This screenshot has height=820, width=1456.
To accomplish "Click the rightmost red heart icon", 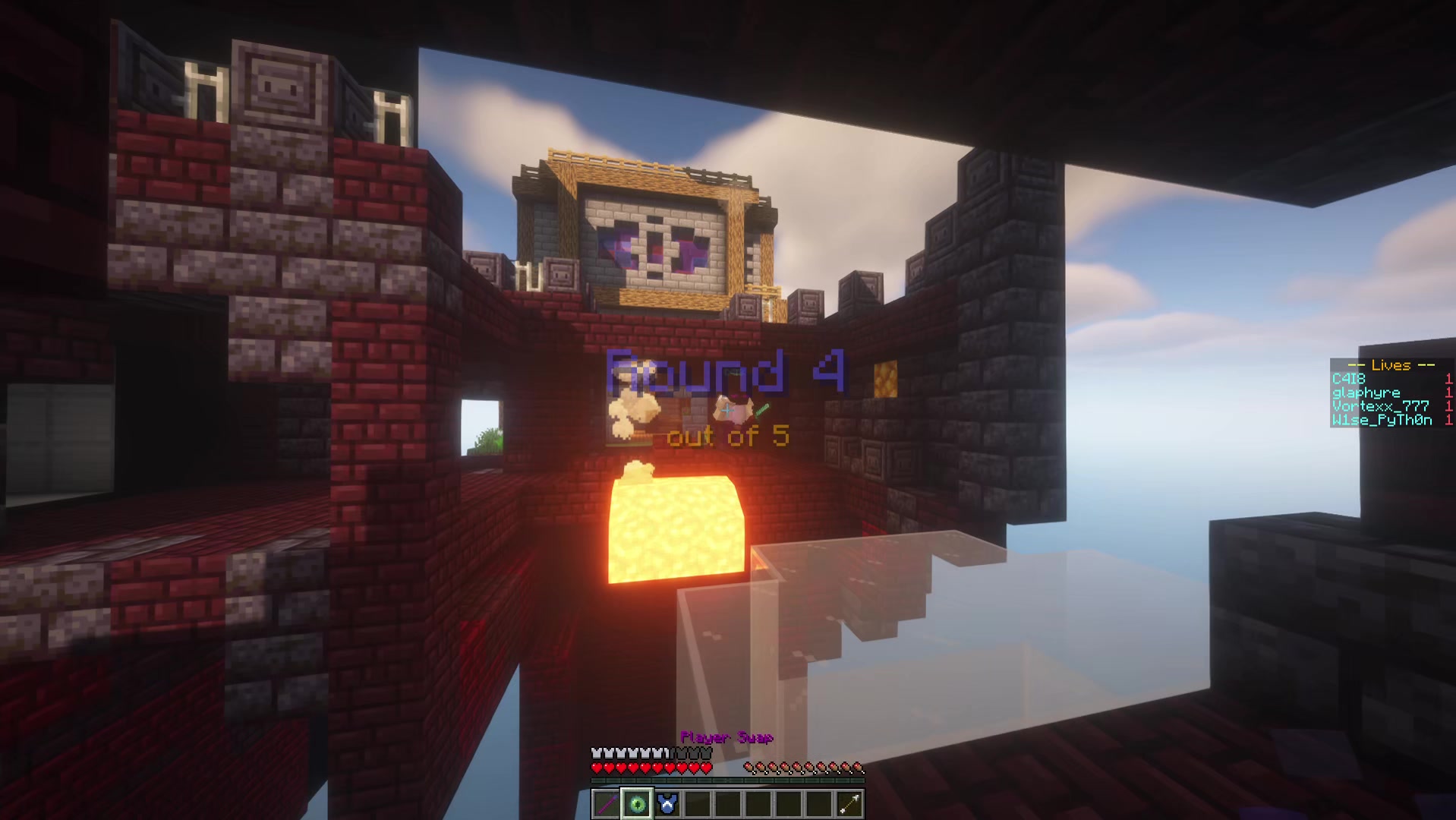I will click(704, 768).
